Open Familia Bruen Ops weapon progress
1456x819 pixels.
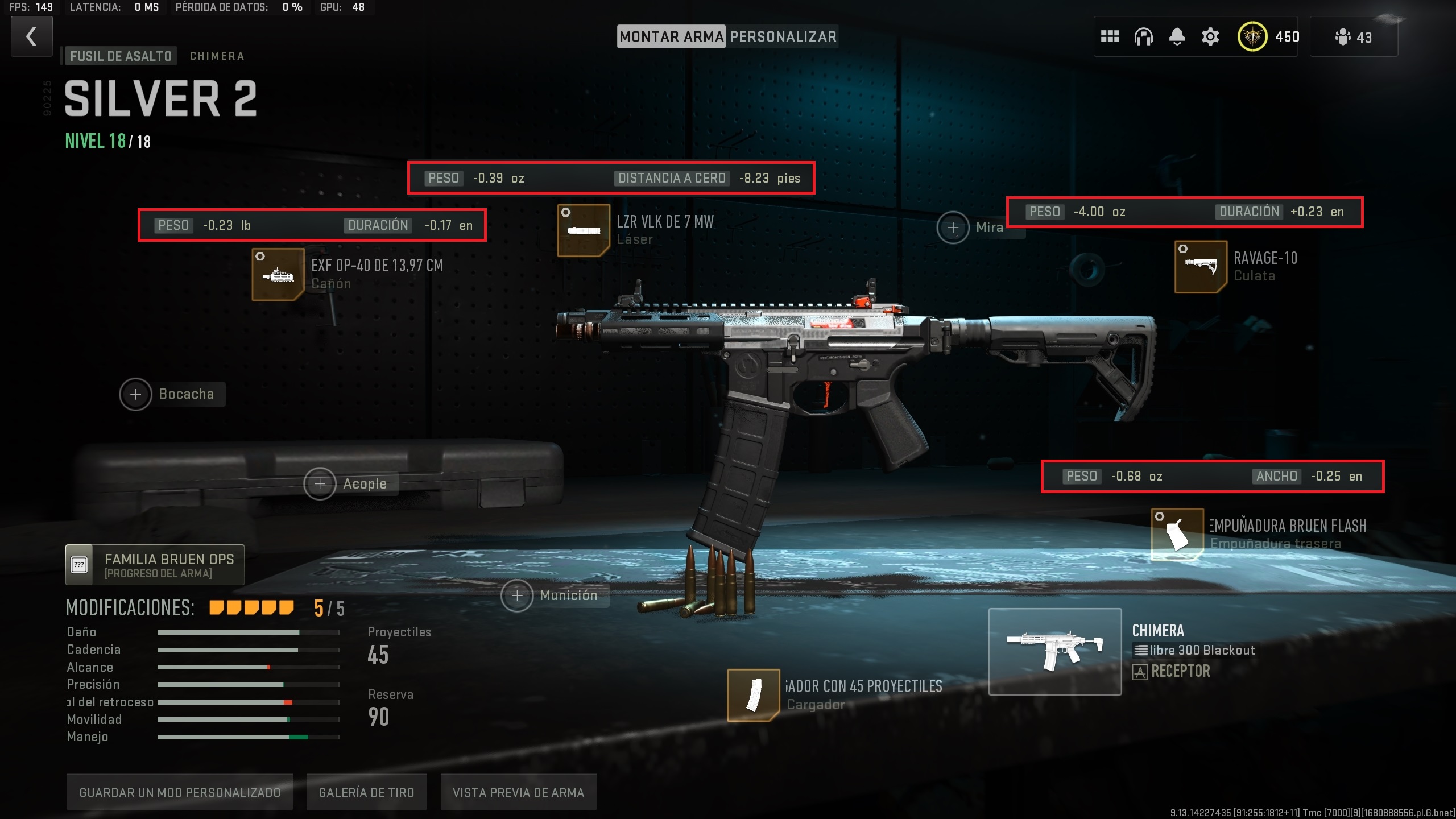[155, 565]
